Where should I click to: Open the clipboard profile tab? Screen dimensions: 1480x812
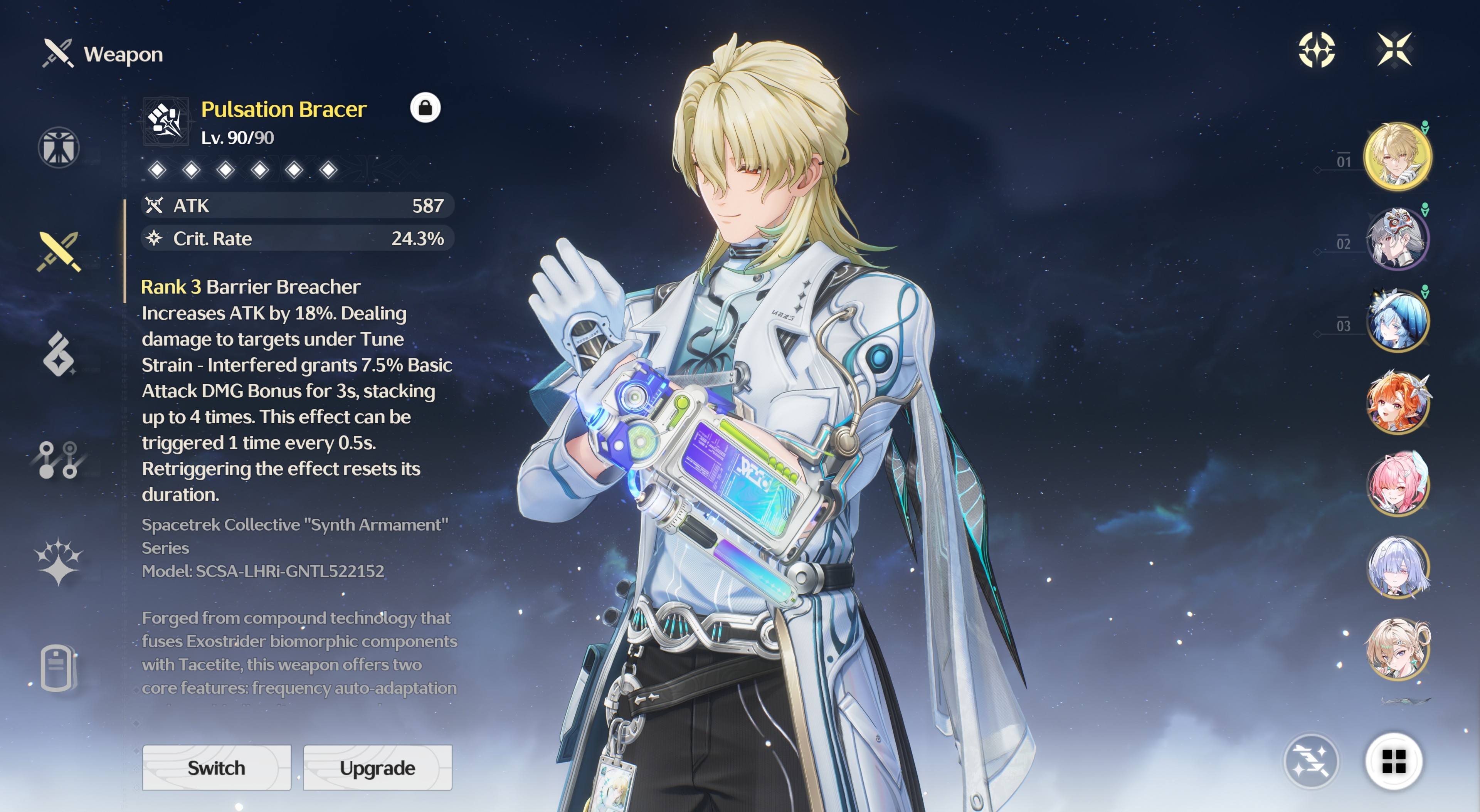[59, 668]
